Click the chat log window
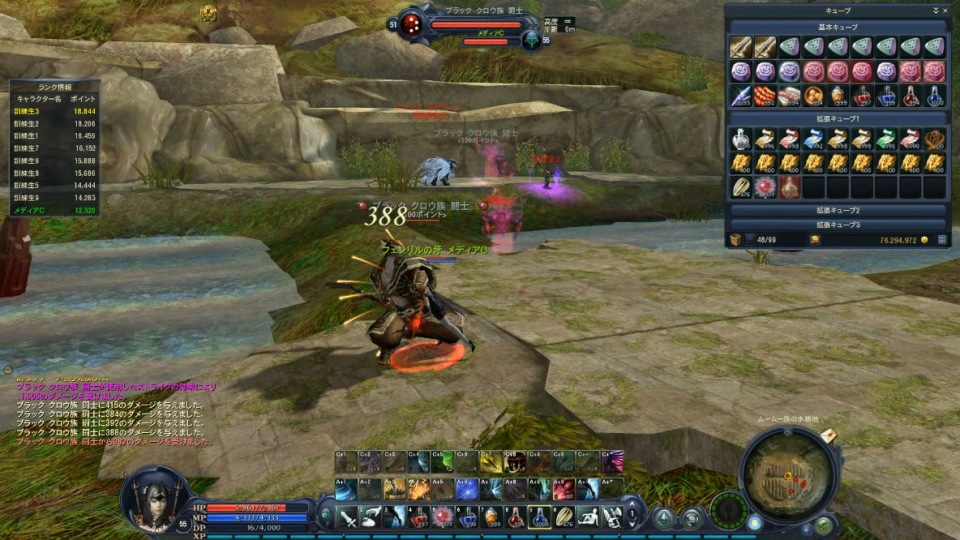This screenshot has width=960, height=540. pyautogui.click(x=110, y=408)
